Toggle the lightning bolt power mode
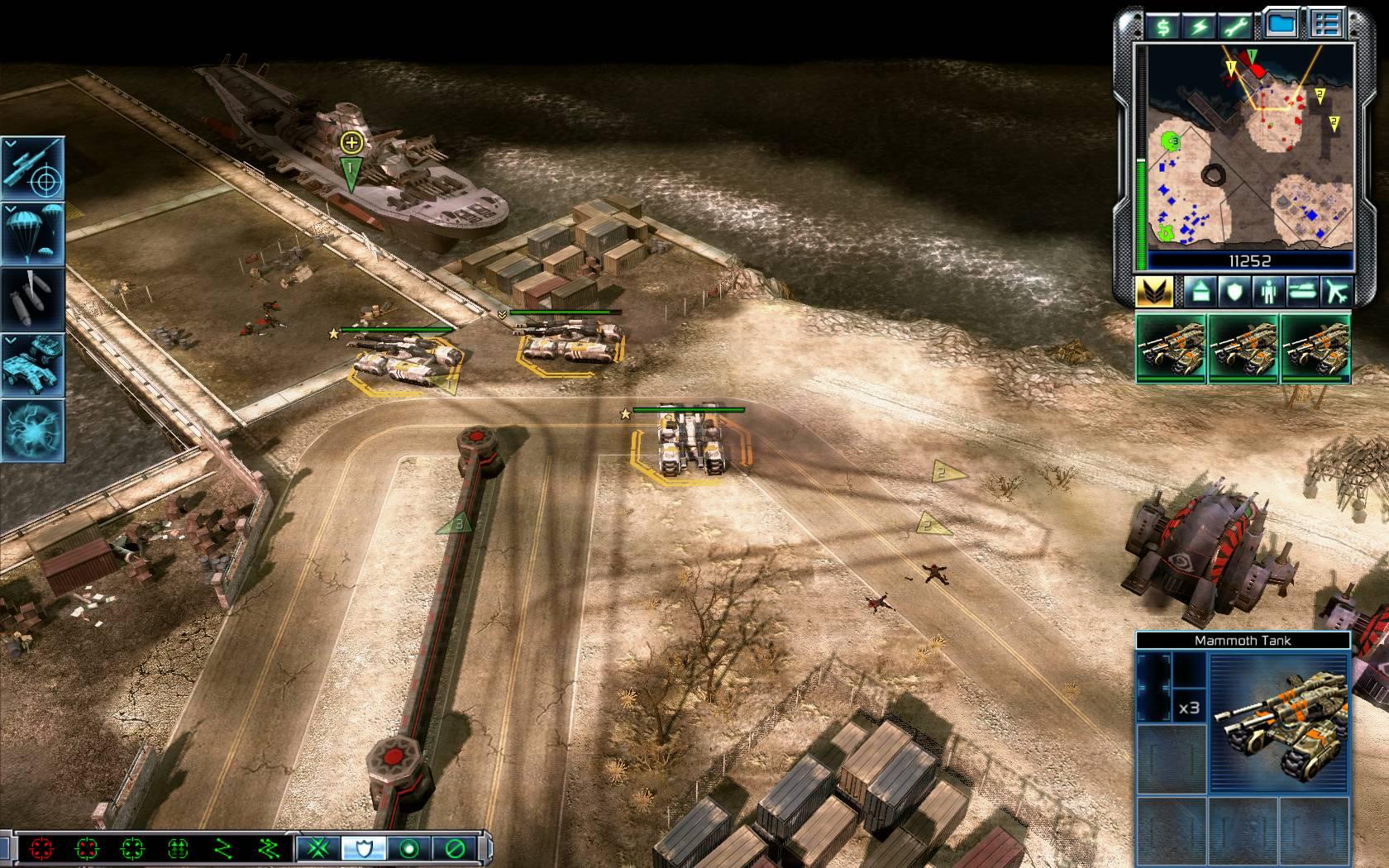This screenshot has width=1389, height=868. (1199, 26)
